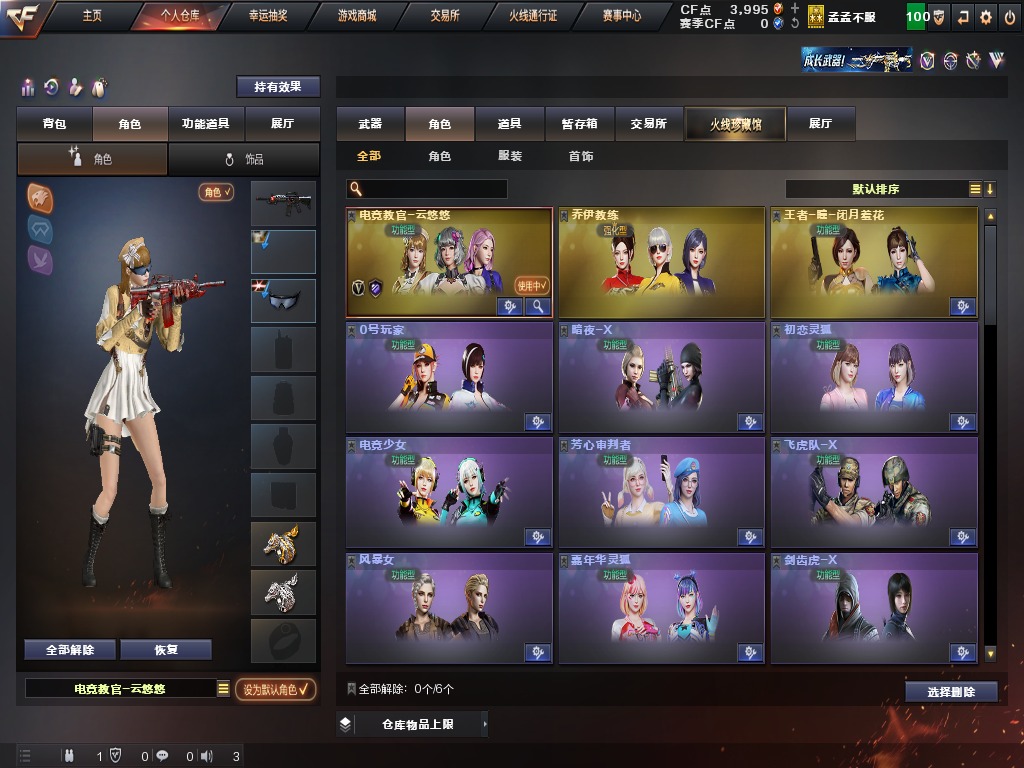Open the 火线通行证 battle pass menu

(532, 16)
